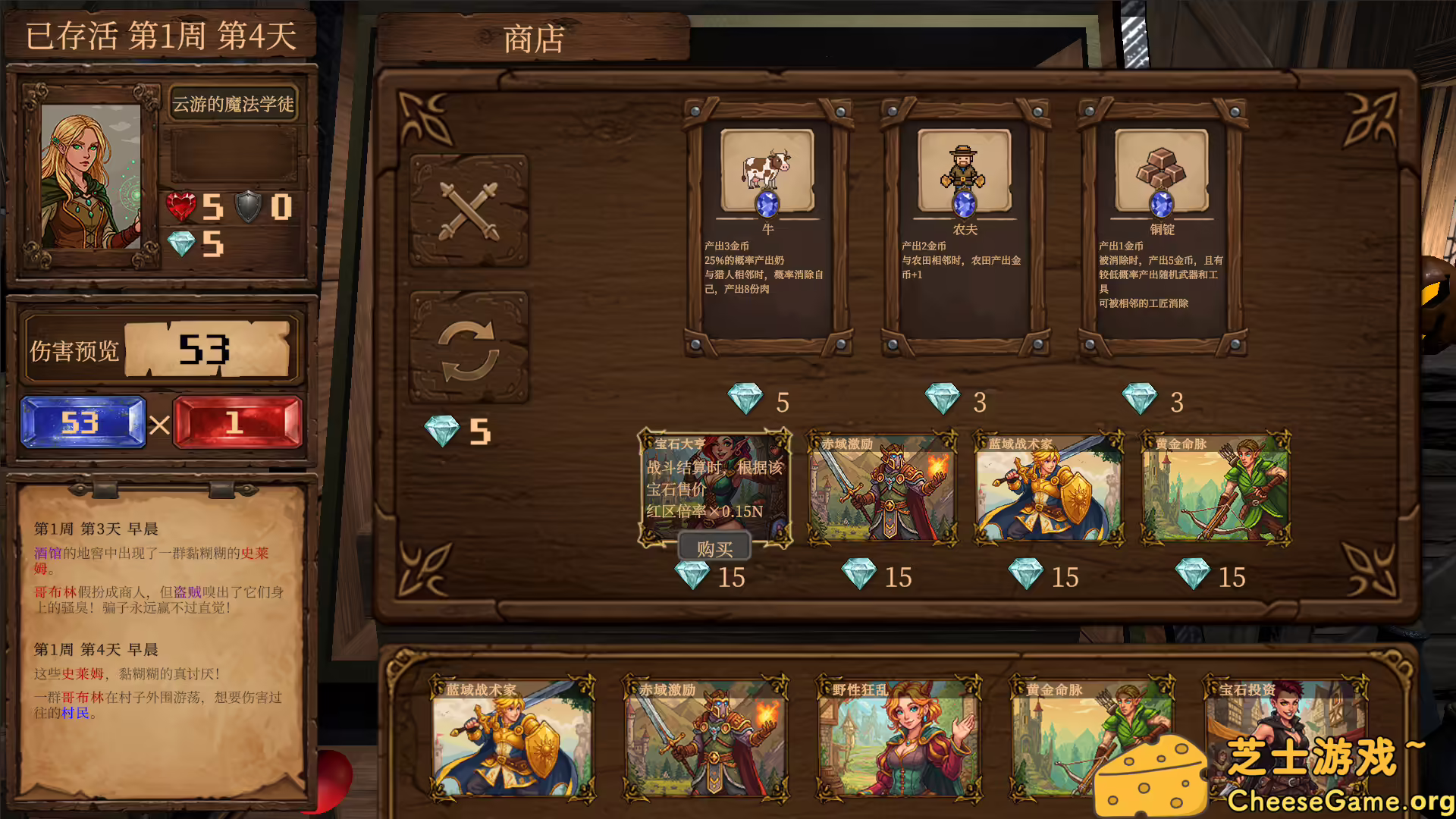Choose the 赤域激励 card for sale at 15
This screenshot has height=819, width=1456.
click(x=882, y=489)
